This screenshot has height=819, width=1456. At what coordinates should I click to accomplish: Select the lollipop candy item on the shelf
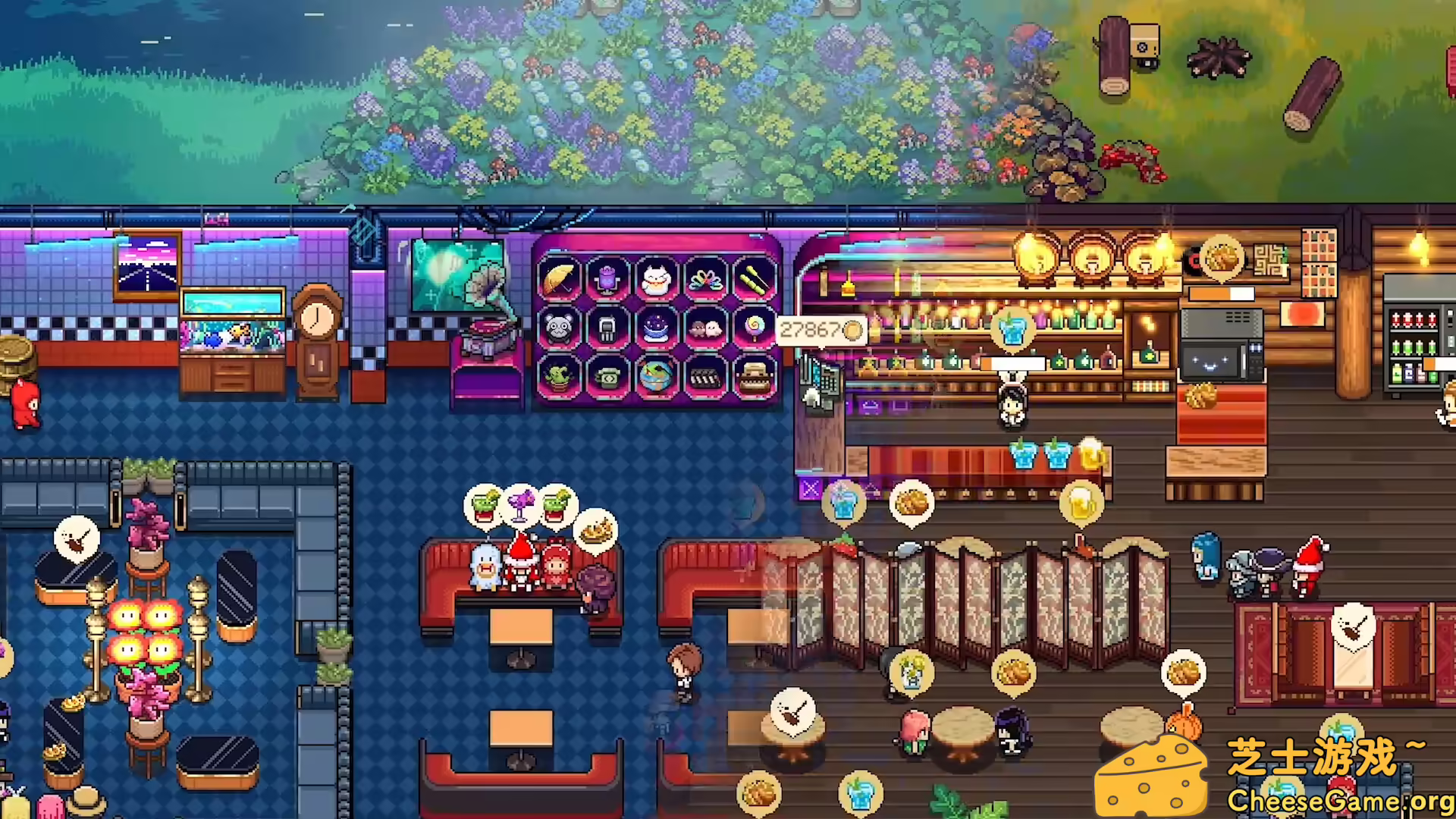click(x=755, y=328)
